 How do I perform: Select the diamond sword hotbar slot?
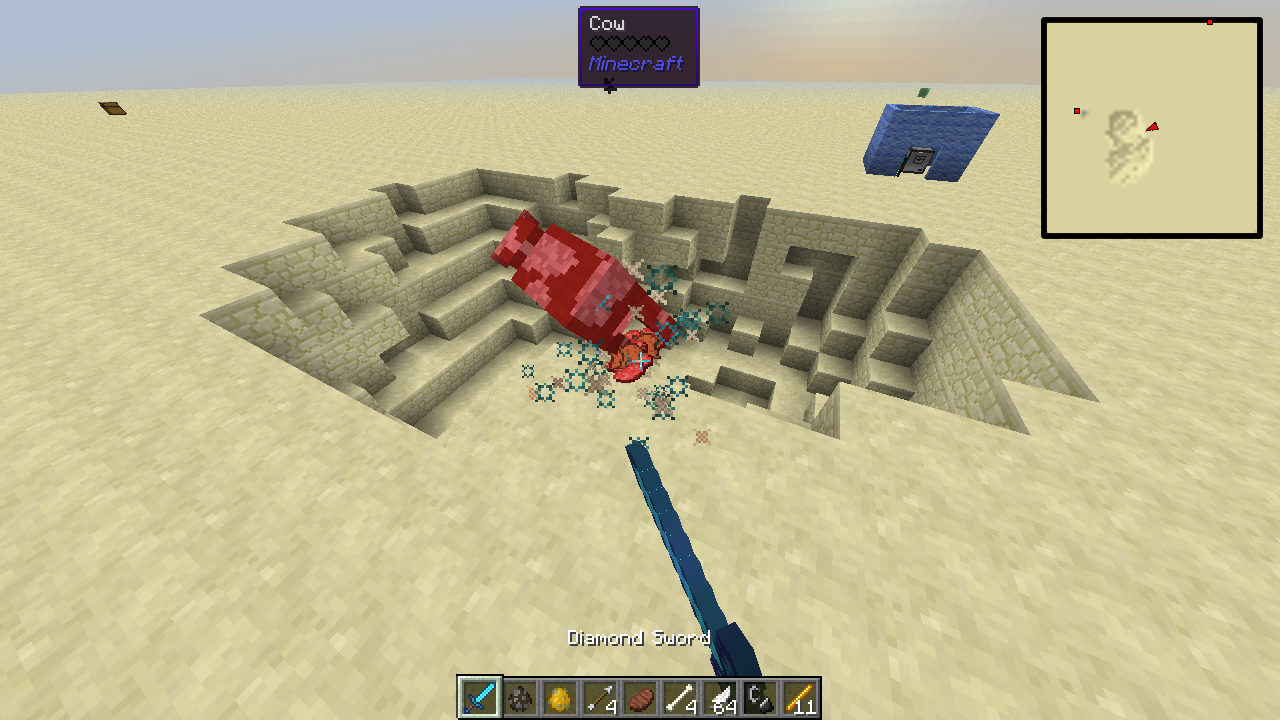tap(480, 698)
